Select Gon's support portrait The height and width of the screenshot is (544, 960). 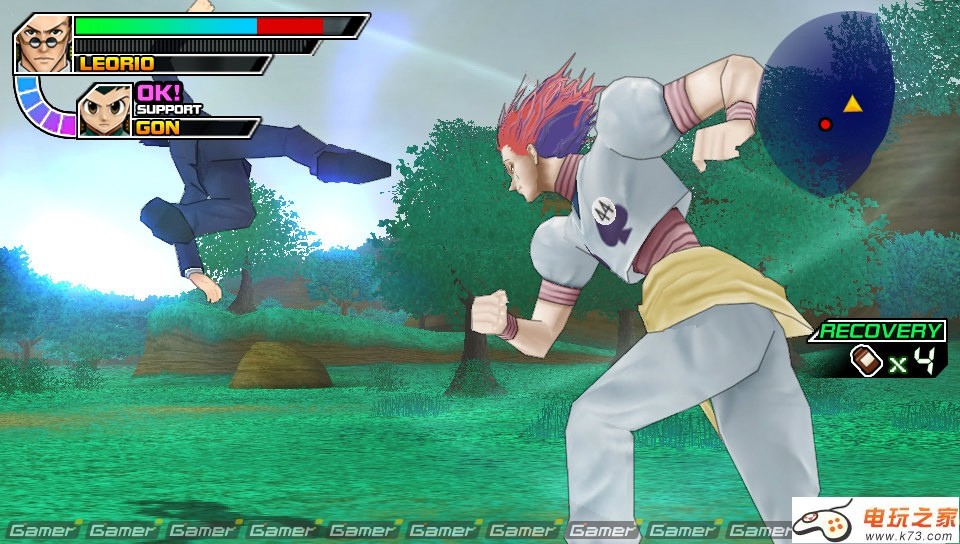pos(104,109)
